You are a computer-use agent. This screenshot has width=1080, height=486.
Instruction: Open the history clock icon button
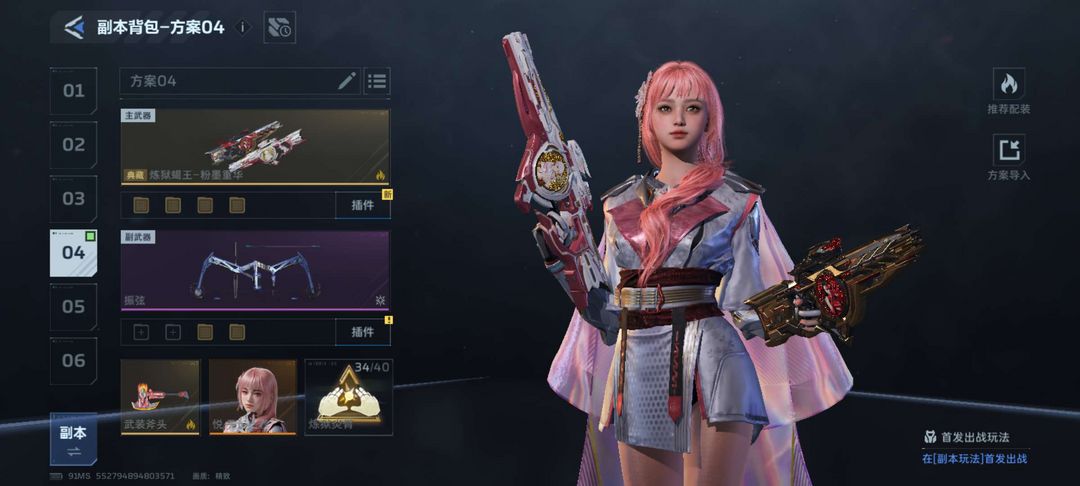point(280,28)
